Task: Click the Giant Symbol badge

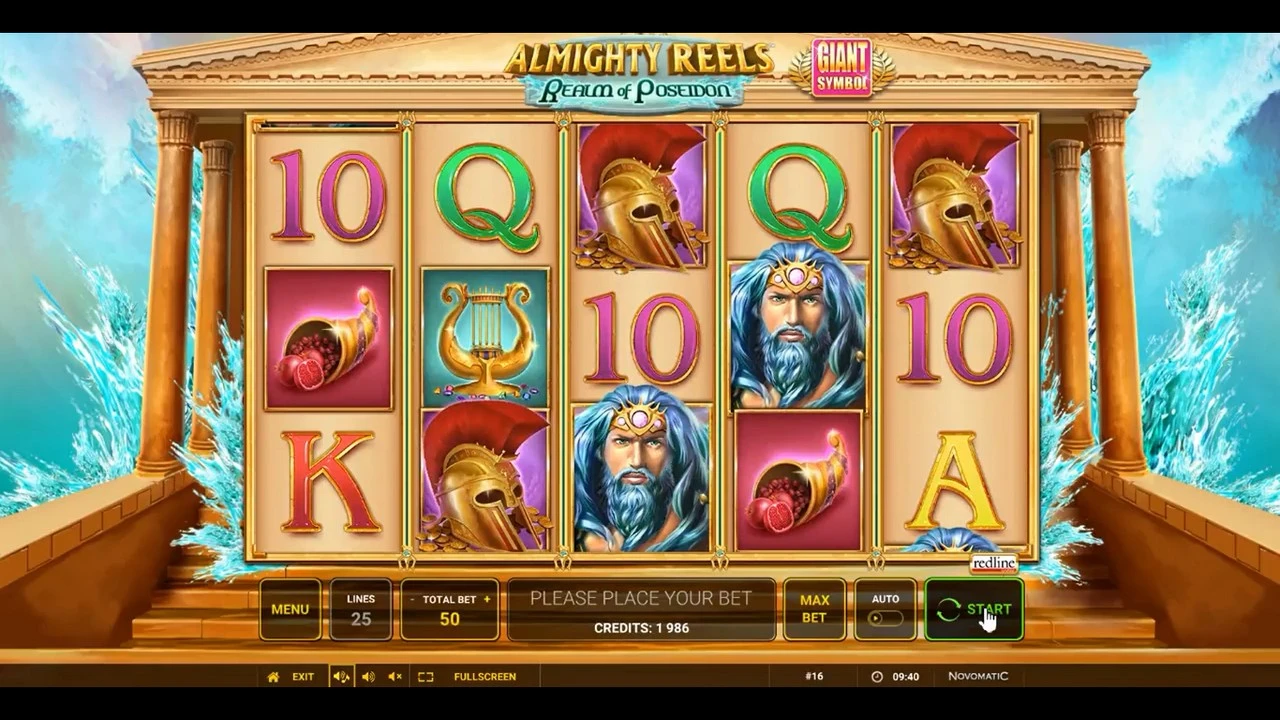Action: tap(841, 67)
